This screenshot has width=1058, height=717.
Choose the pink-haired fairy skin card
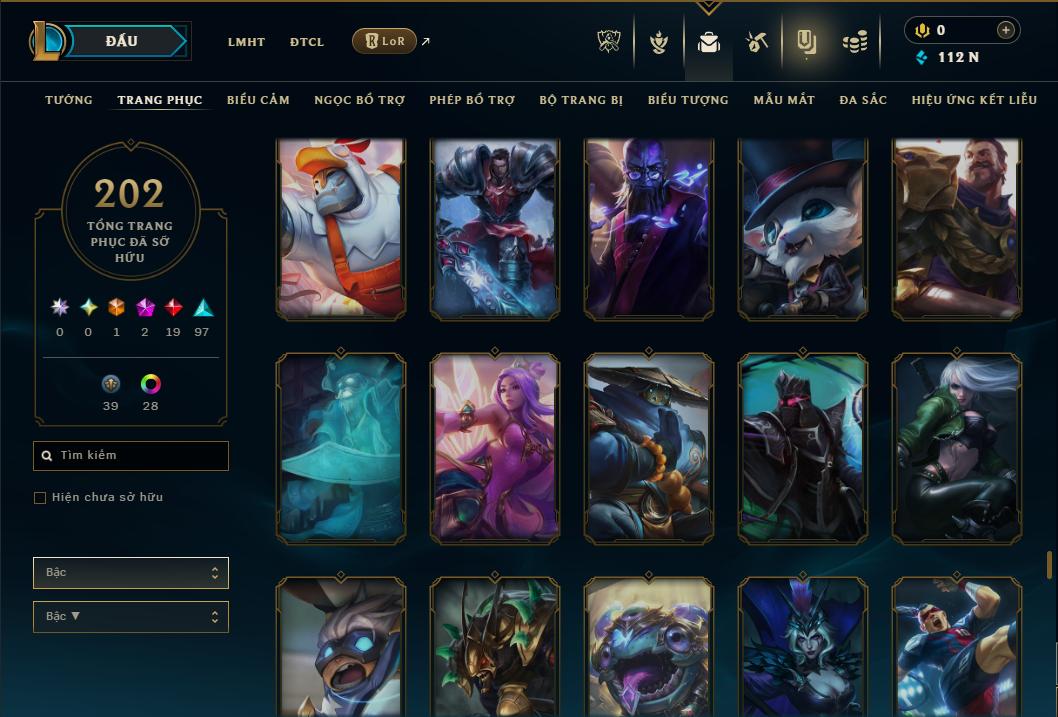(x=495, y=446)
